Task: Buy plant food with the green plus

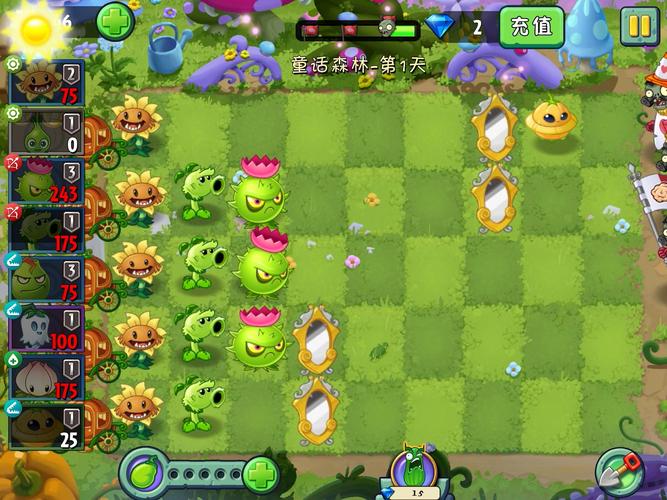Action: click(260, 473)
